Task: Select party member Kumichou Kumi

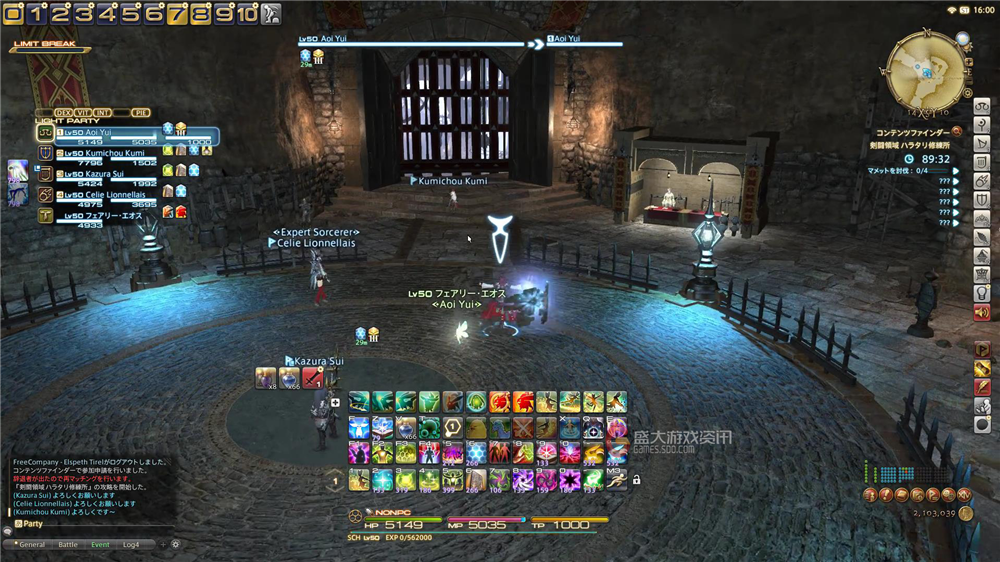Action: (x=105, y=153)
